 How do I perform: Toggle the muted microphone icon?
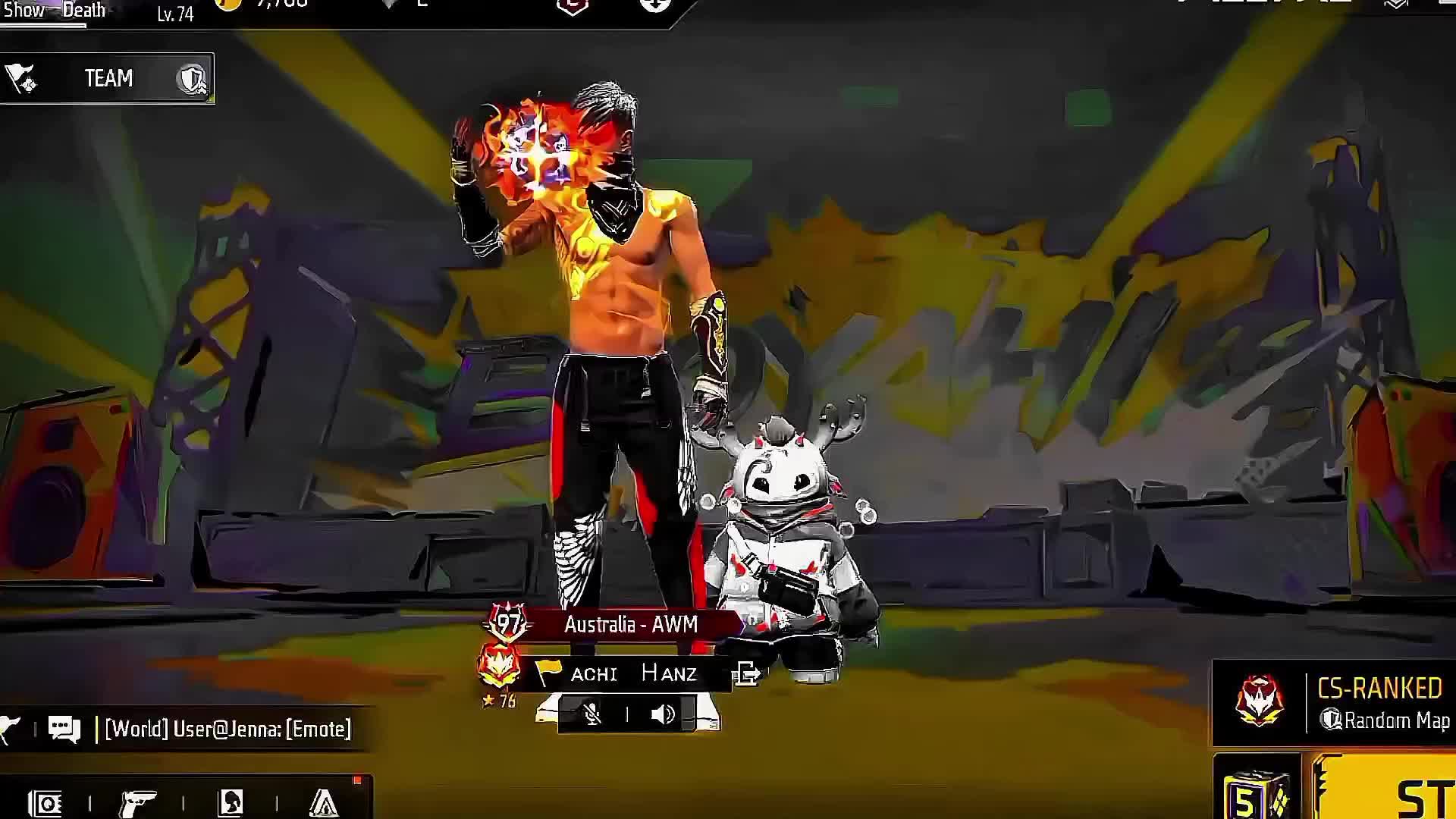(592, 714)
